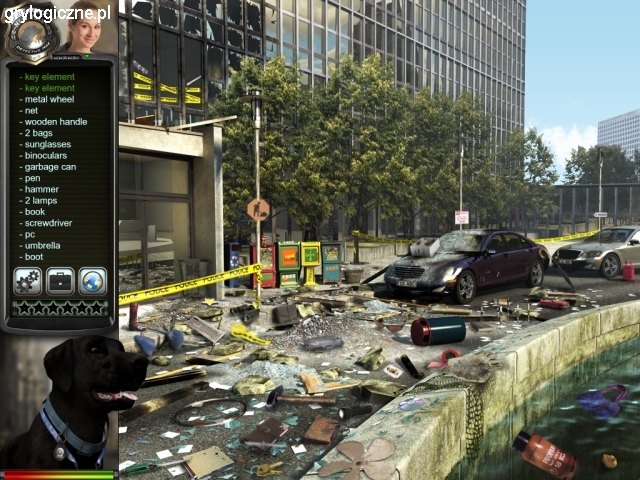Select "sunglasses" in the item list
The width and height of the screenshot is (640, 480).
point(49,144)
